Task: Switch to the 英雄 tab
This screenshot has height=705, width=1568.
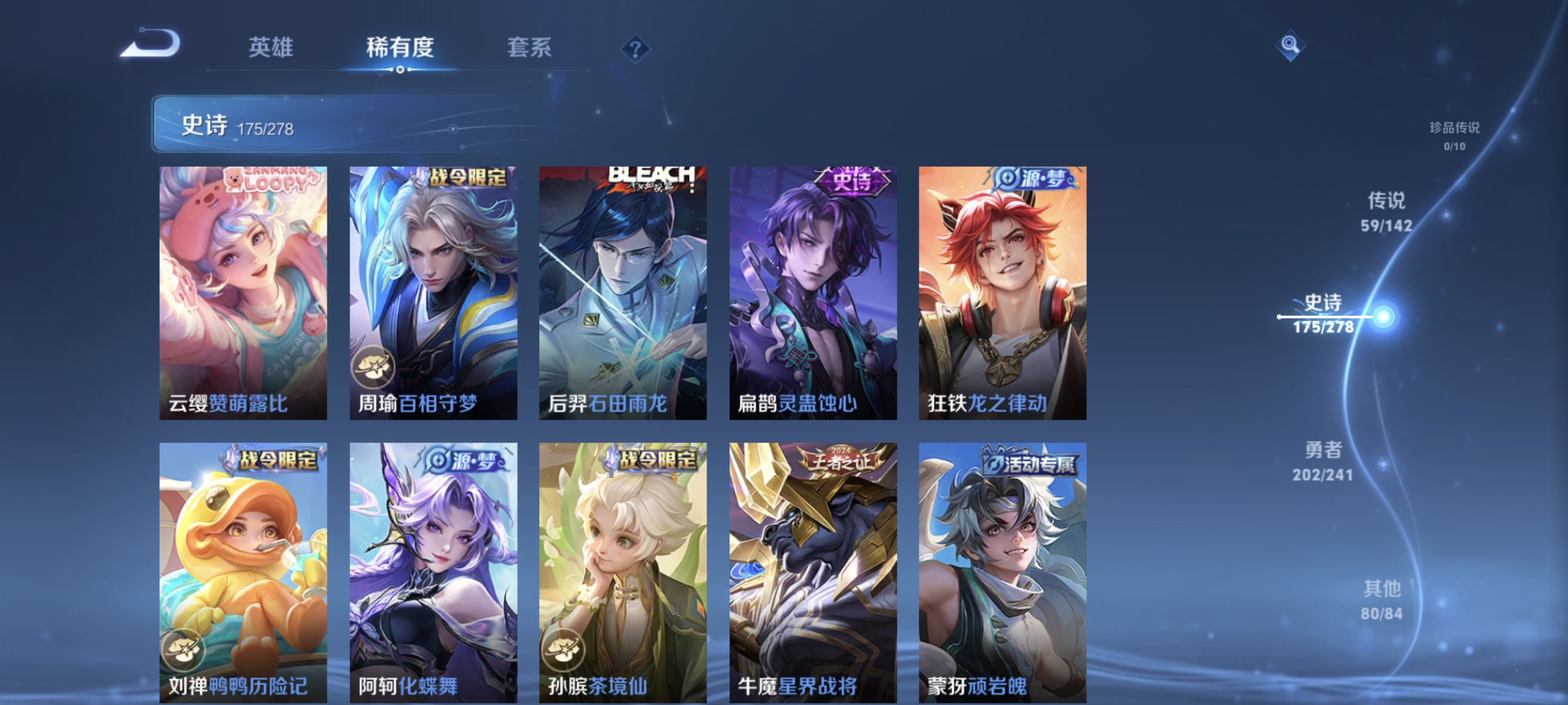Action: [270, 47]
